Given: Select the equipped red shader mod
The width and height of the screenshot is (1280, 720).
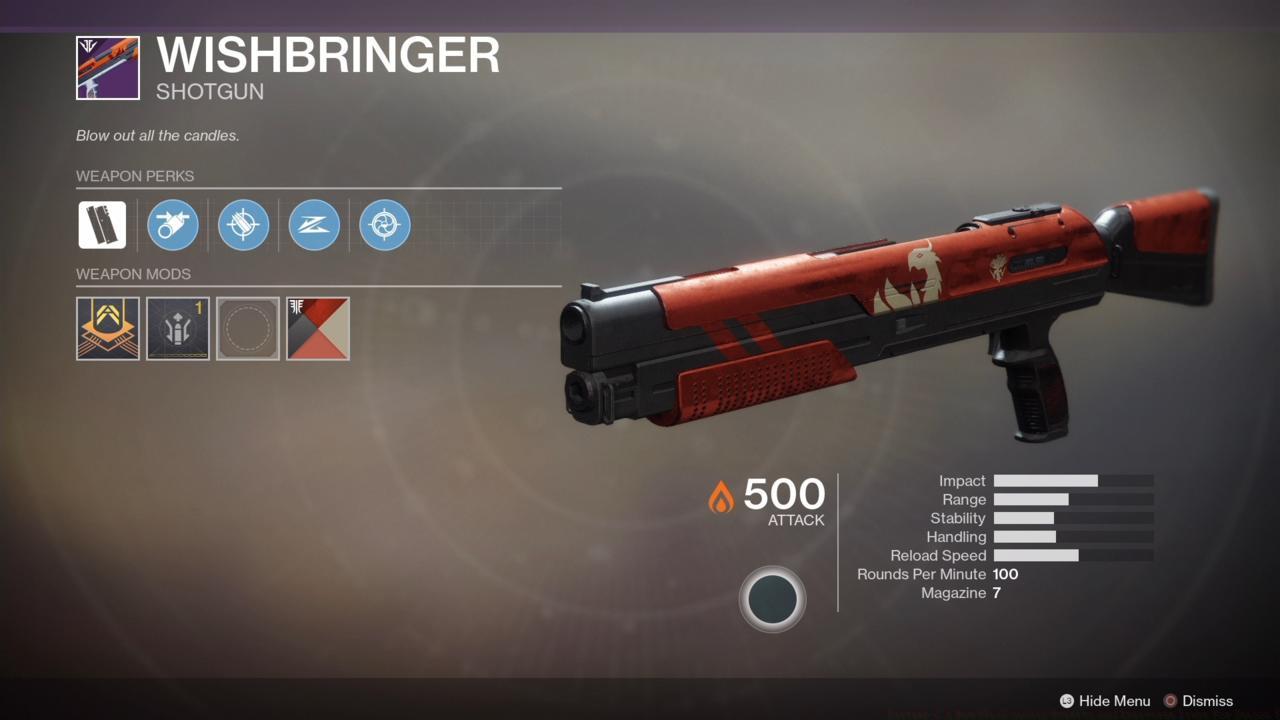Looking at the screenshot, I should [318, 328].
